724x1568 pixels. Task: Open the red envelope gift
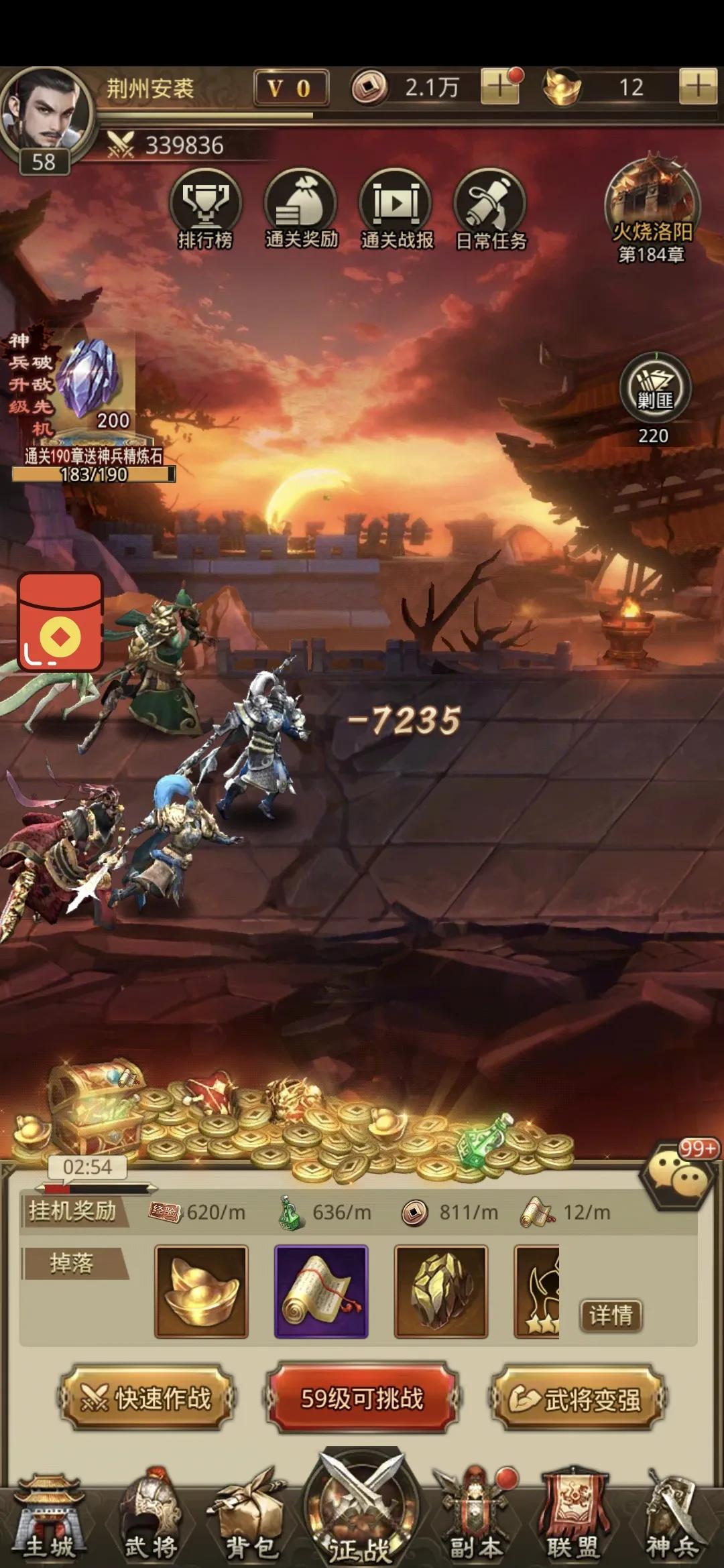tap(60, 622)
